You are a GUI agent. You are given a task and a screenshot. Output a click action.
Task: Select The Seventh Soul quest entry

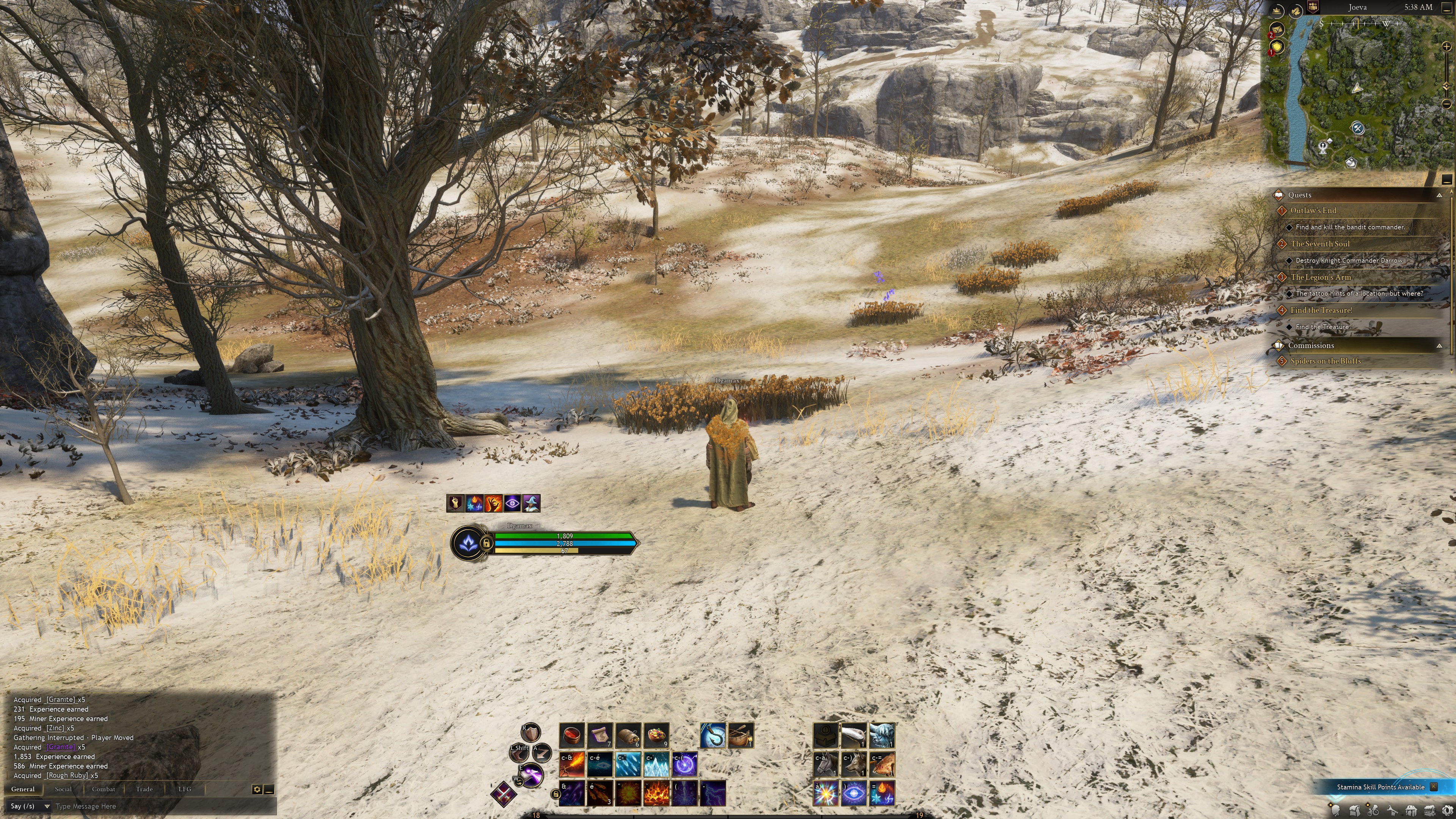click(x=1320, y=243)
